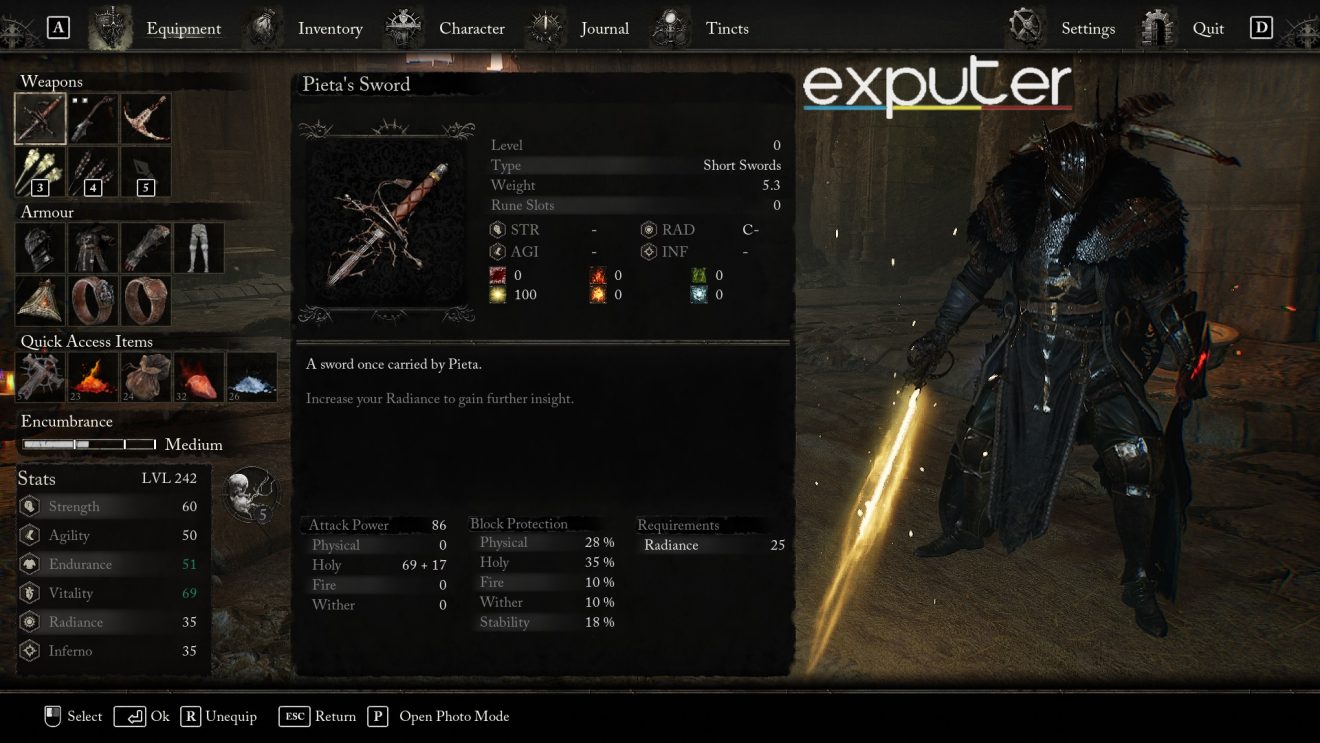Select the curved blade in the Weapons panel
Image resolution: width=1320 pixels, height=743 pixels.
coord(145,117)
